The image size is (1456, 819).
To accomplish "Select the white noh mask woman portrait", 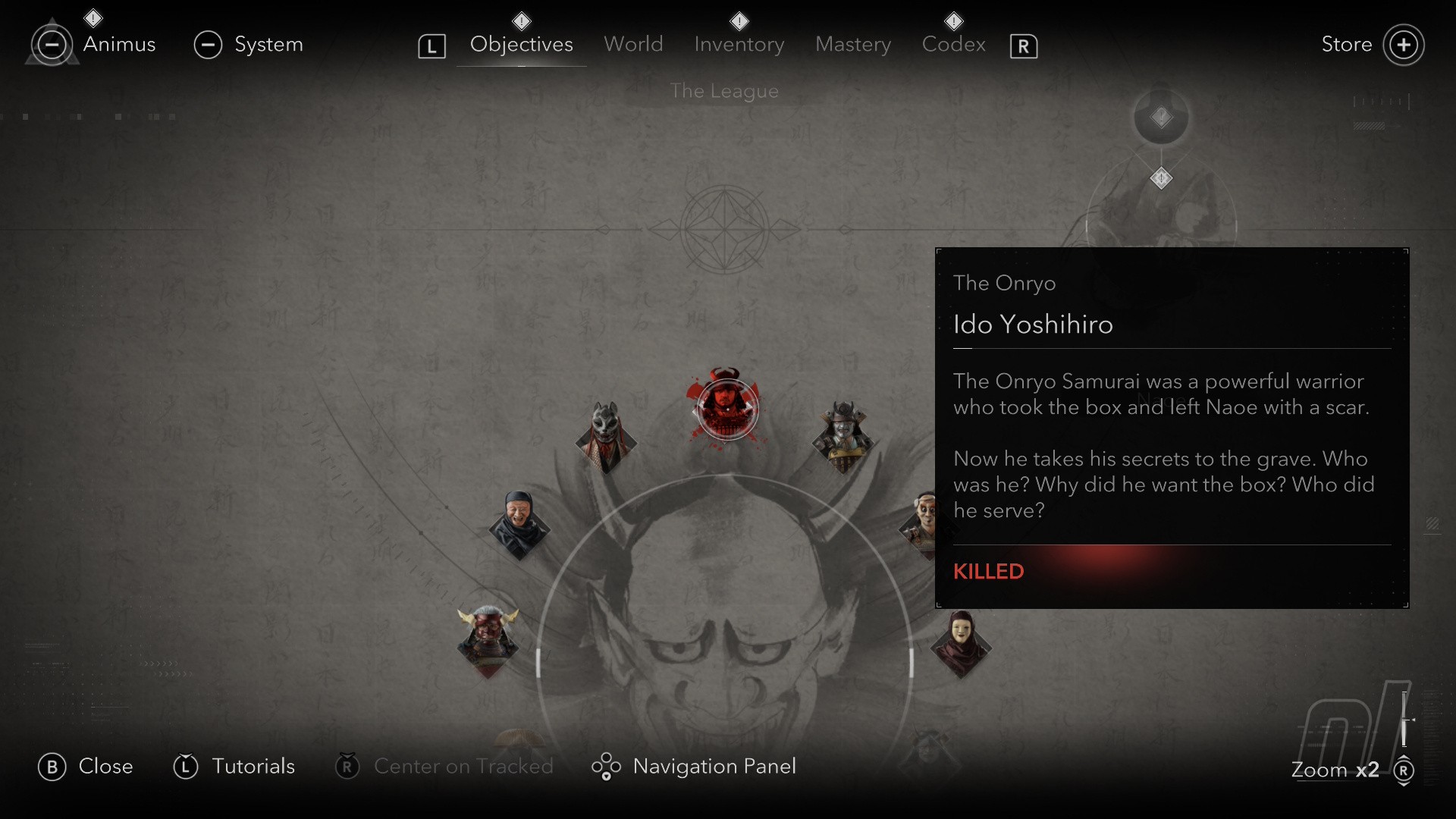I will click(961, 643).
